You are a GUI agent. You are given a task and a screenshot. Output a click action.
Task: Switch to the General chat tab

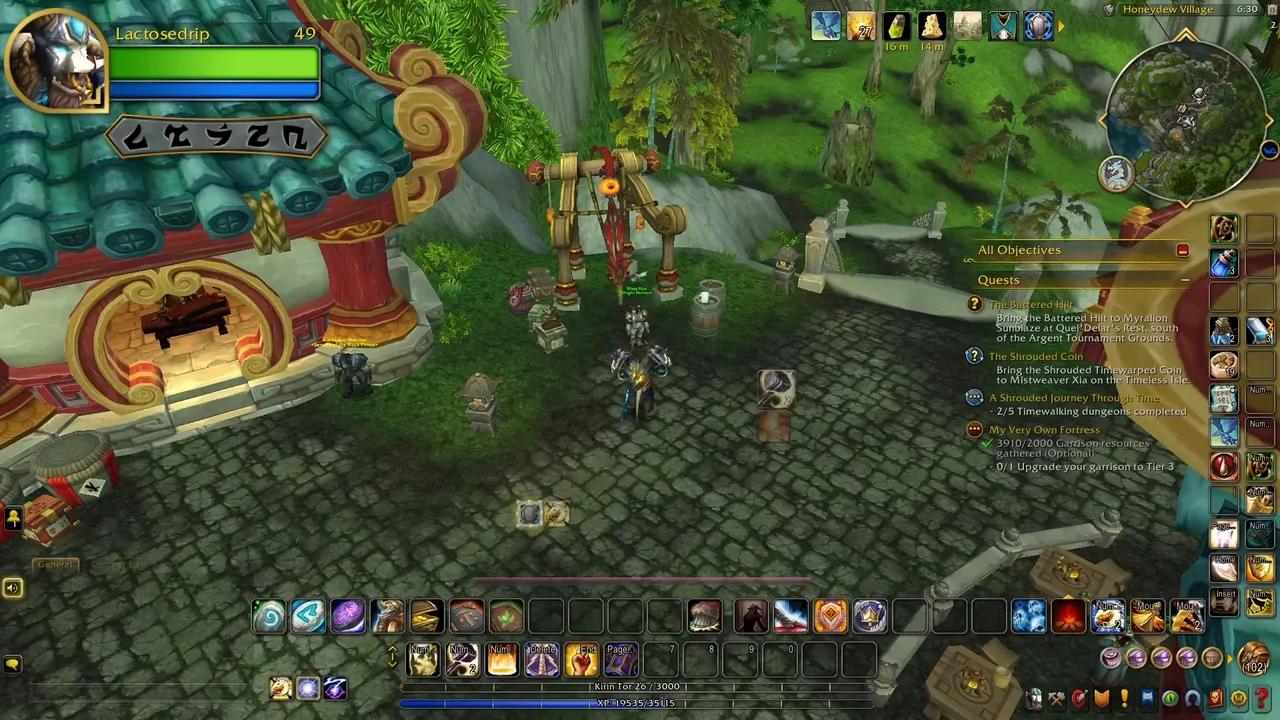[55, 564]
